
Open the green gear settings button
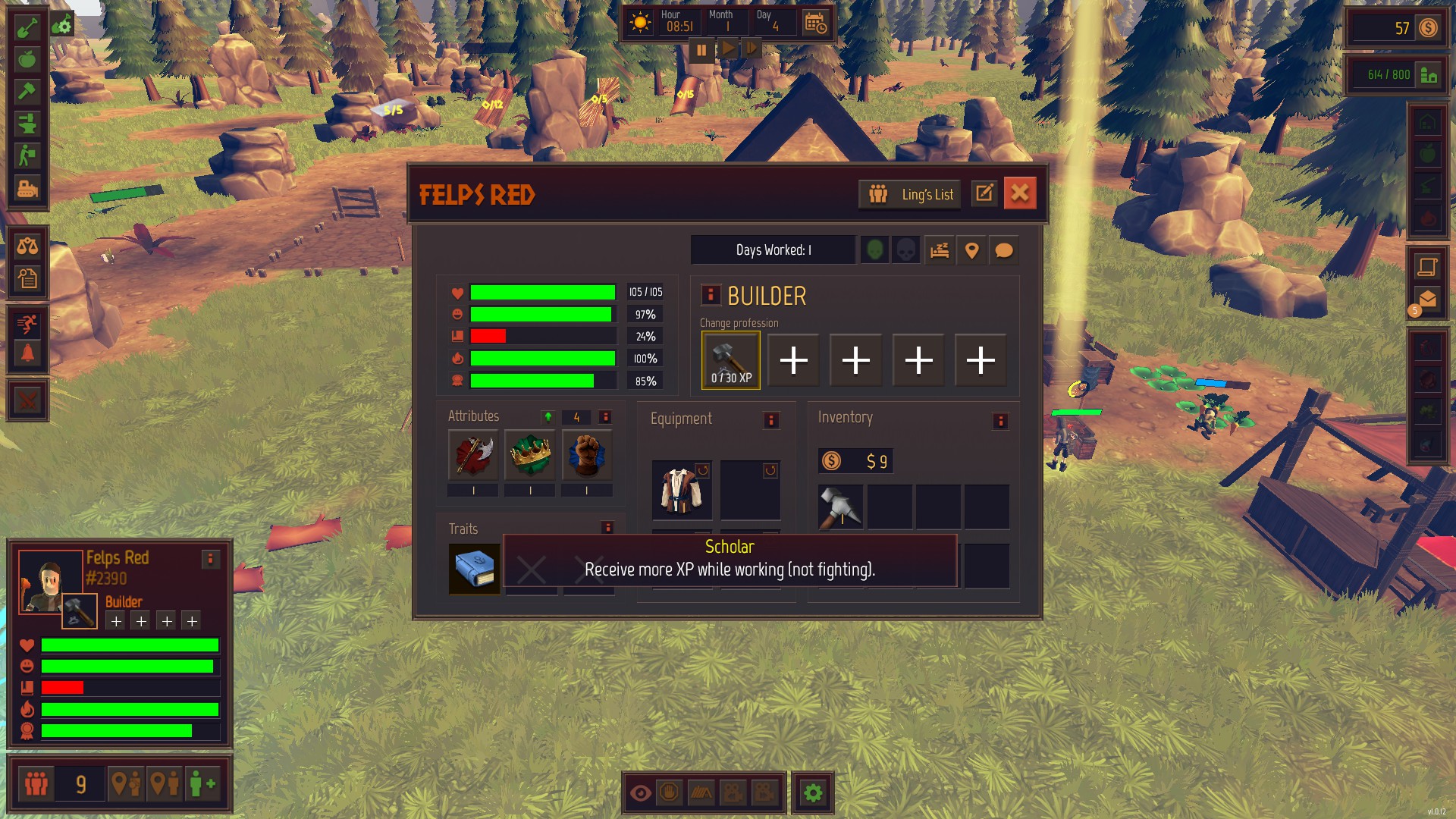[813, 793]
